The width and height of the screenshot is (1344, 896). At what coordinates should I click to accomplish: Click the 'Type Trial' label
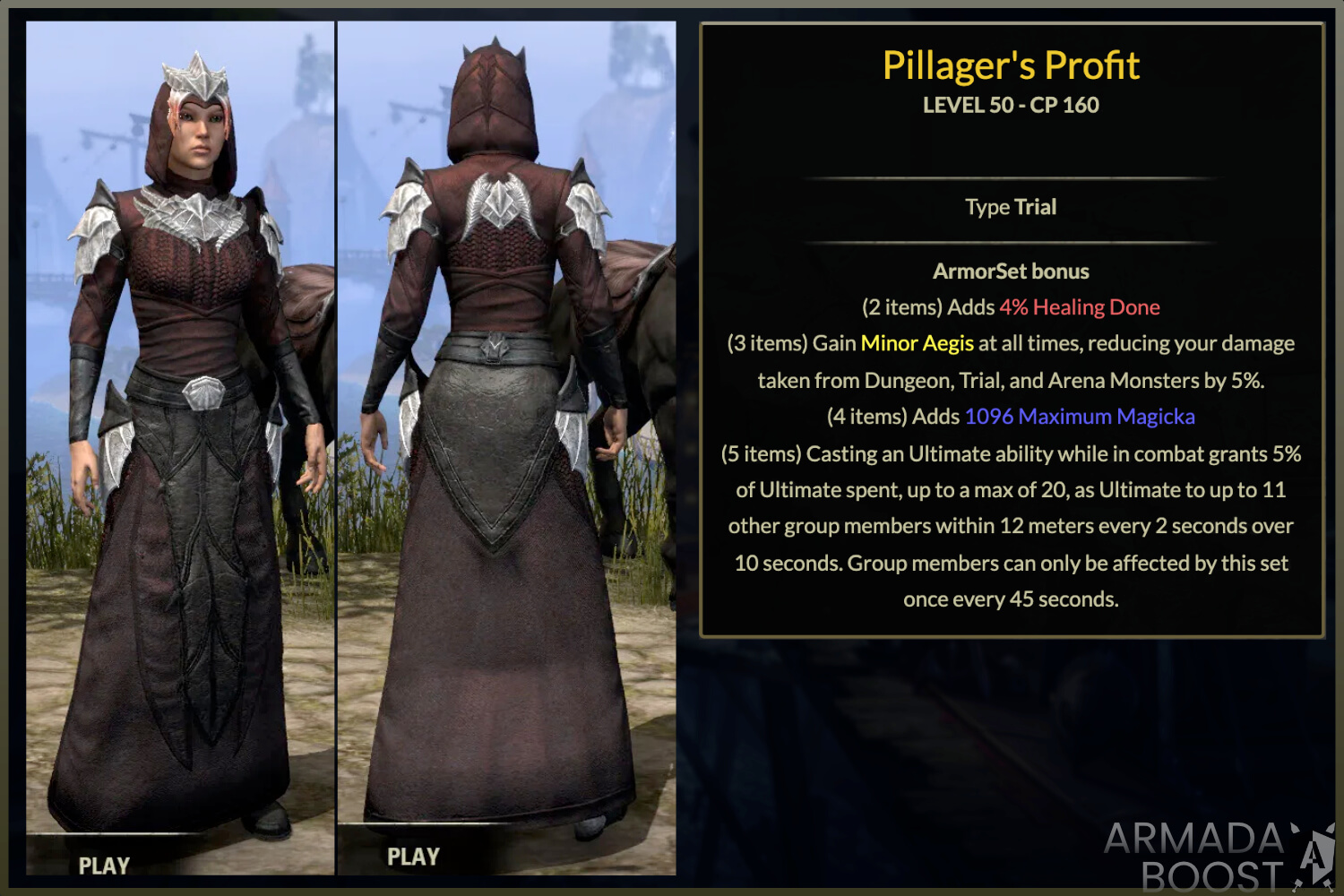point(1009,206)
